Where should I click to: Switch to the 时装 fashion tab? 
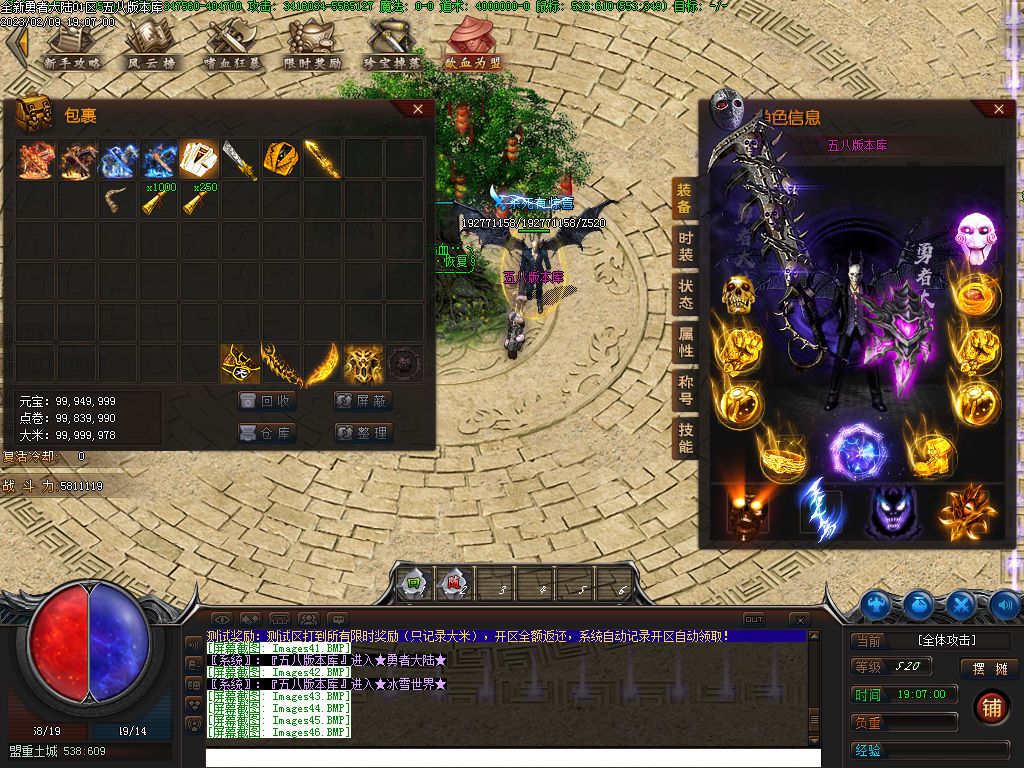(x=685, y=247)
